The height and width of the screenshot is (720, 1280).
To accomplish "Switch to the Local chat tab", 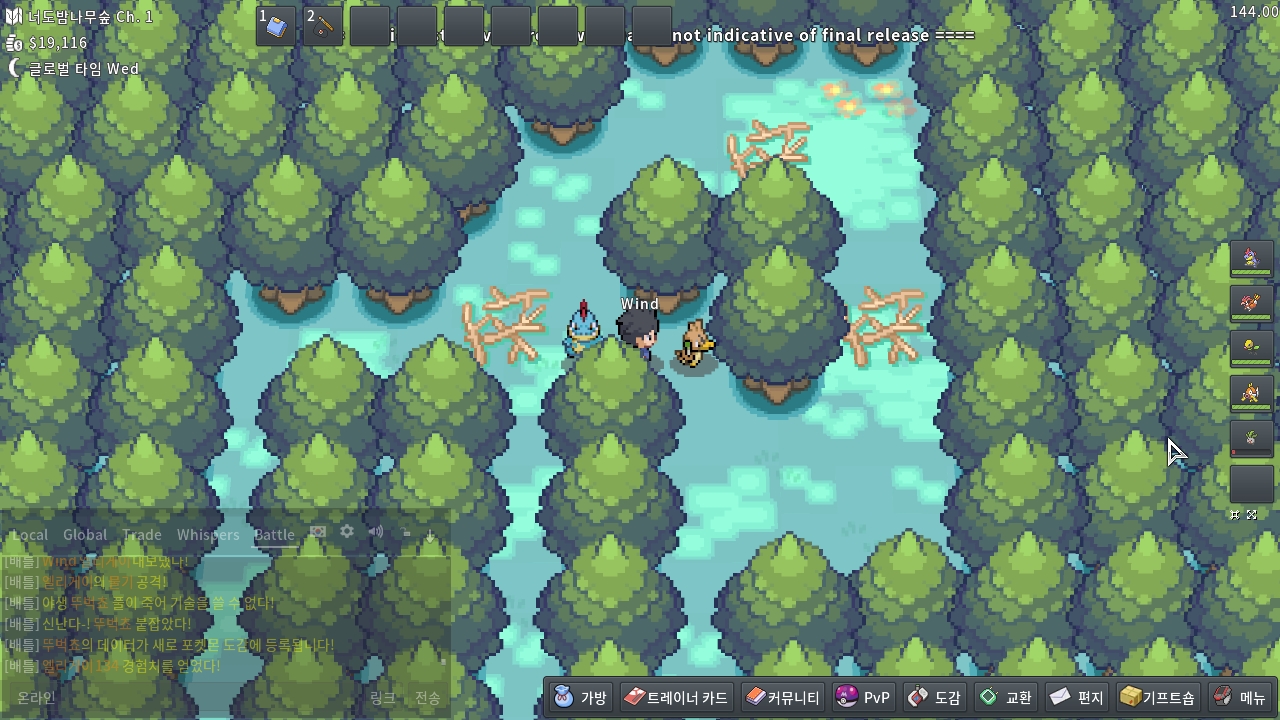I will click(x=30, y=535).
